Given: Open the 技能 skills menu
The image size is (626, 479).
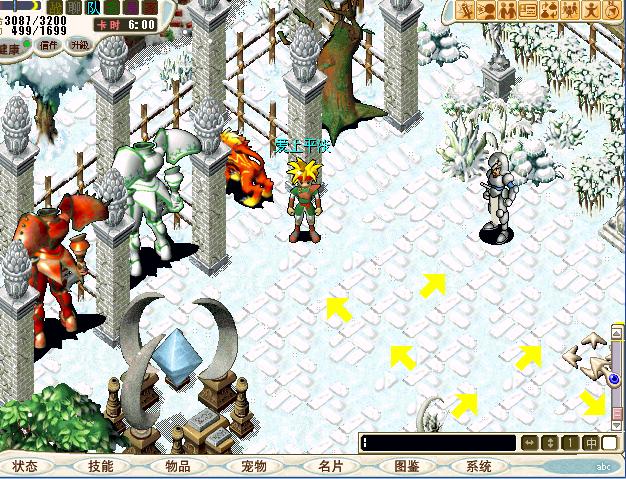Looking at the screenshot, I should [x=101, y=466].
